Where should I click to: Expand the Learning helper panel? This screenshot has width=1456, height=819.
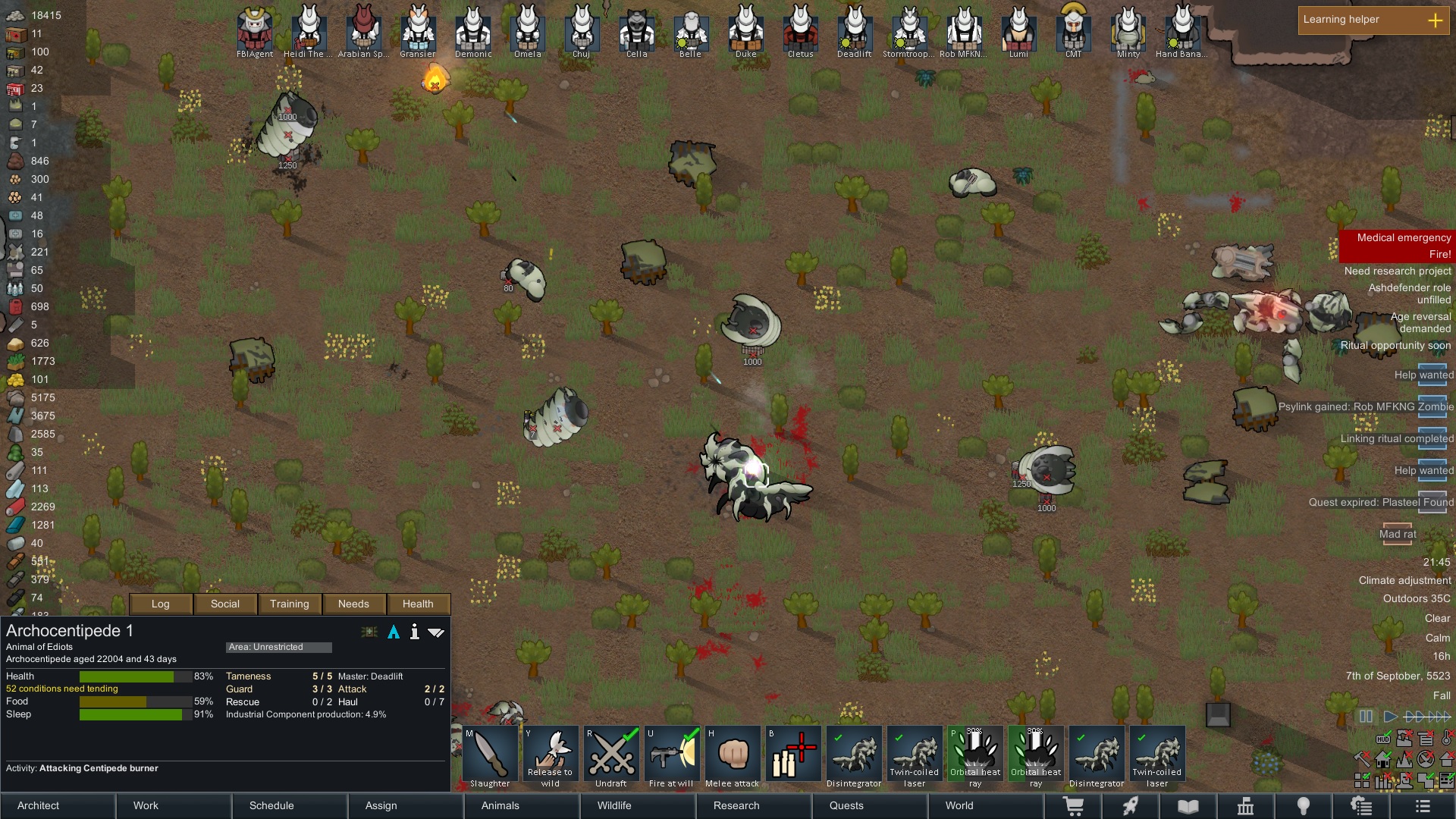(1435, 20)
